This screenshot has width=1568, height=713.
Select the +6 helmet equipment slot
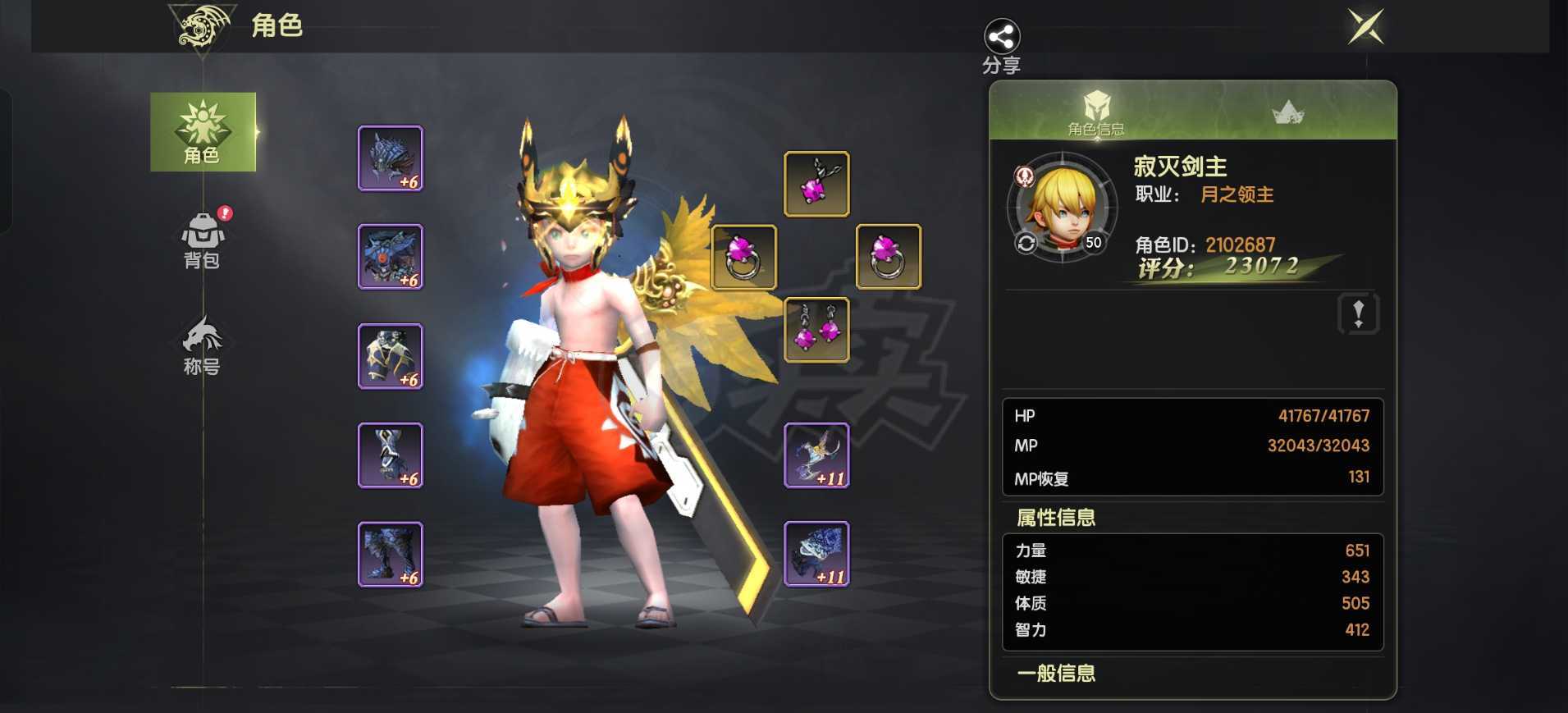(x=391, y=157)
